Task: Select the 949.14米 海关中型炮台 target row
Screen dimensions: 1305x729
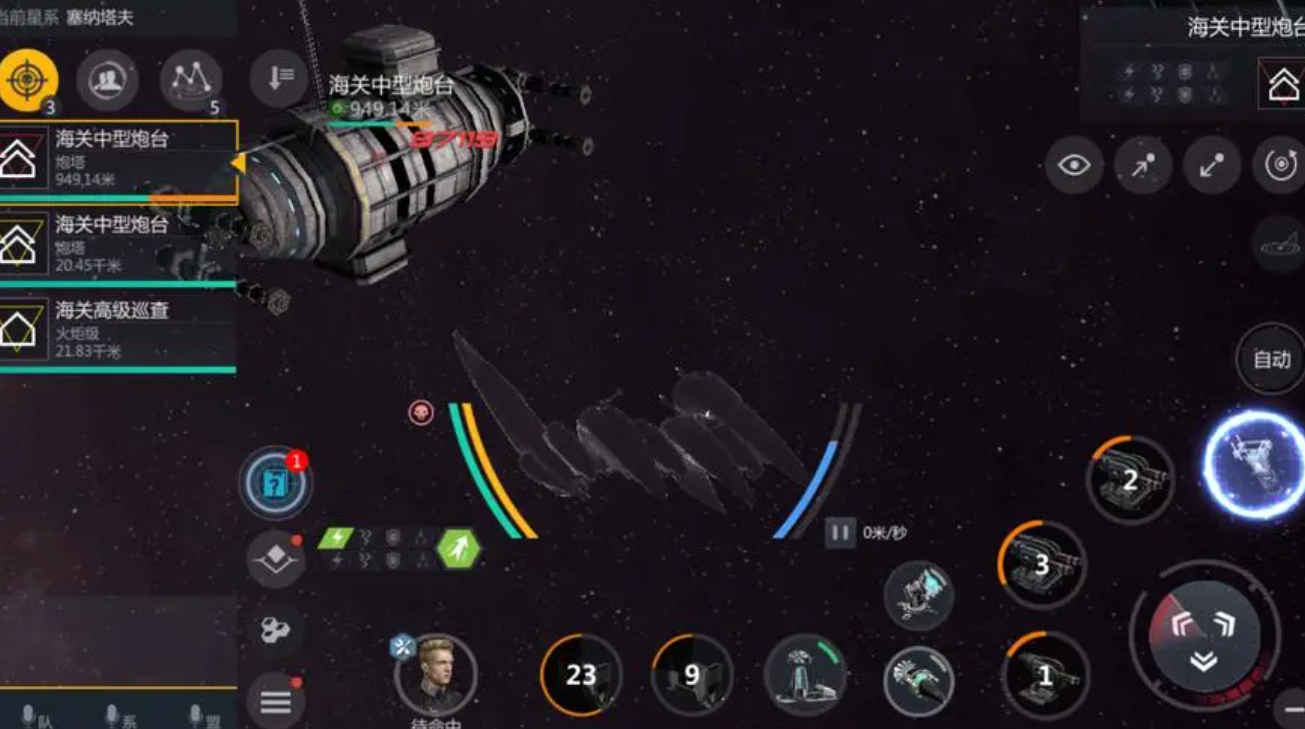Action: coord(118,158)
